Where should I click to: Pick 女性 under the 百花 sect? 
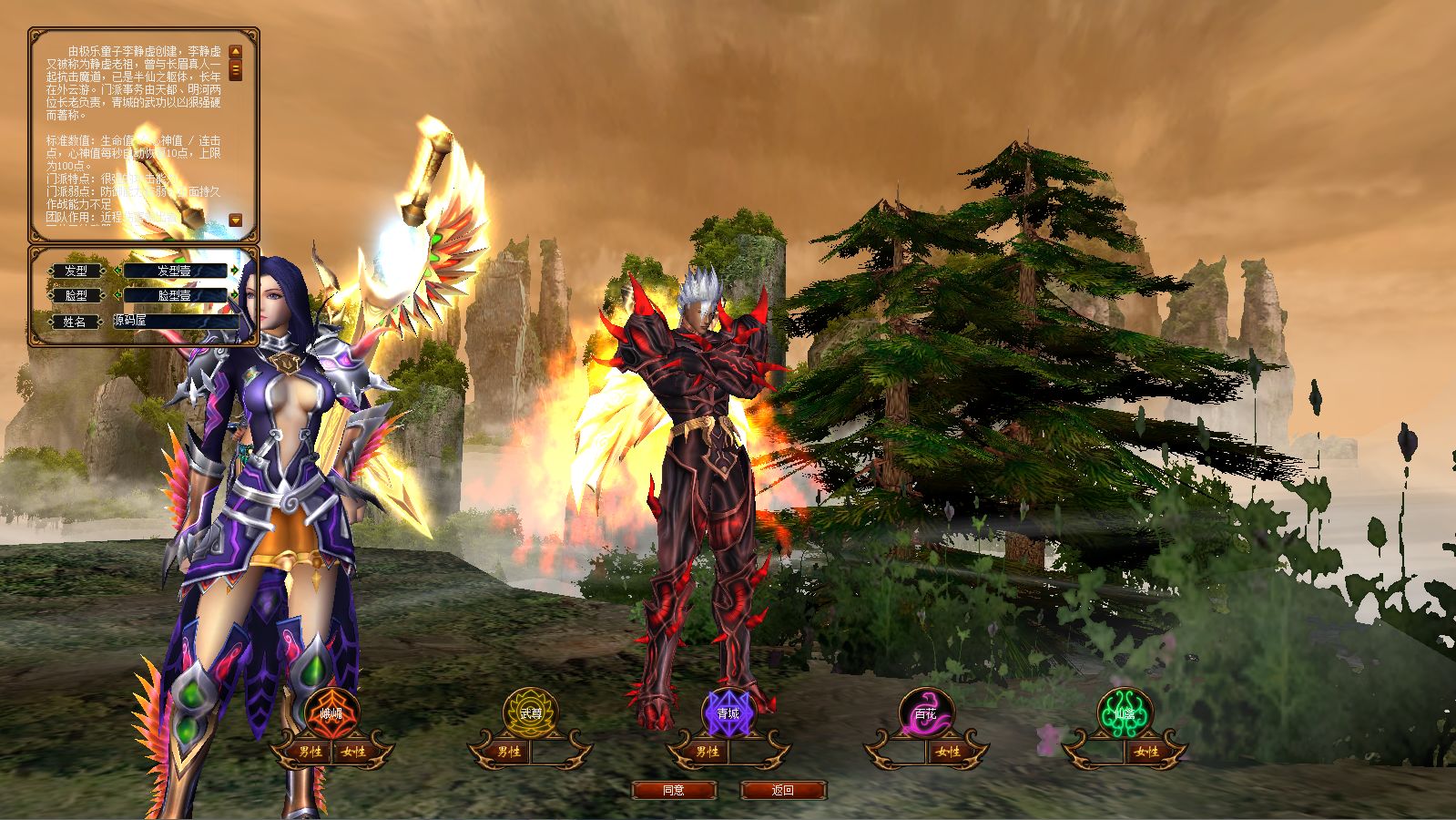(x=948, y=753)
